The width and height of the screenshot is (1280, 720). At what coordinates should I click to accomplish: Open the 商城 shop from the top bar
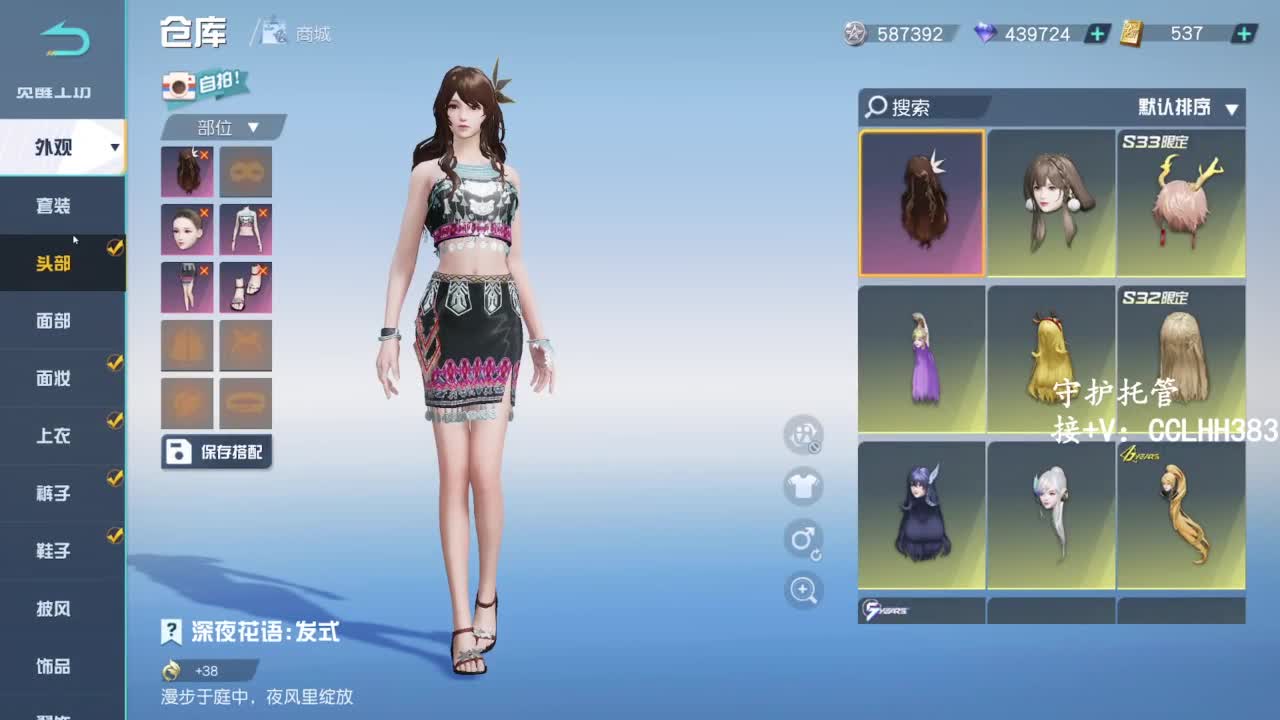(x=300, y=35)
